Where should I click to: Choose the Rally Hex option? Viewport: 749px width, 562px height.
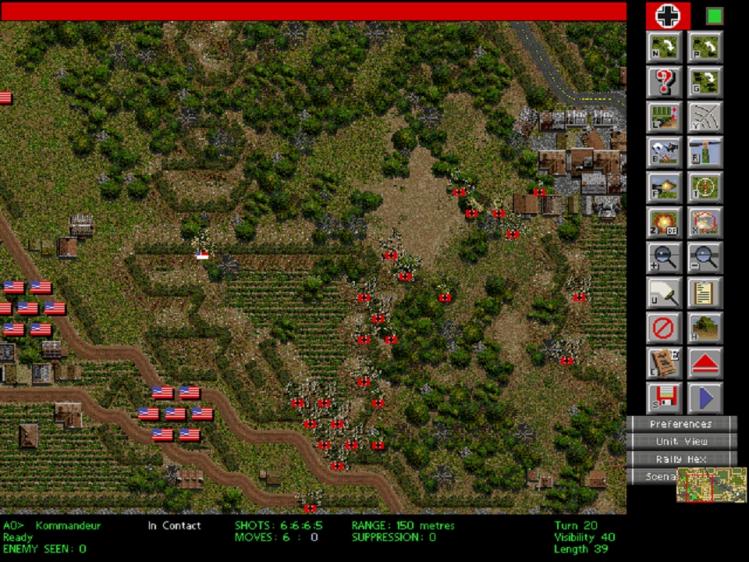click(681, 459)
